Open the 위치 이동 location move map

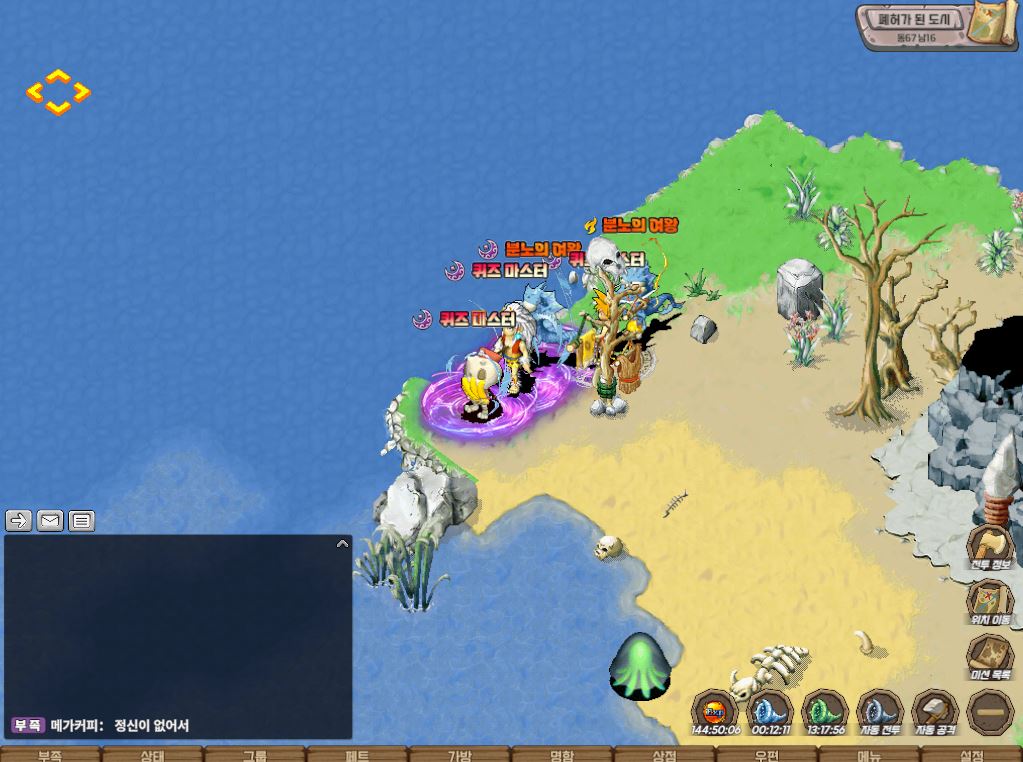[x=989, y=602]
